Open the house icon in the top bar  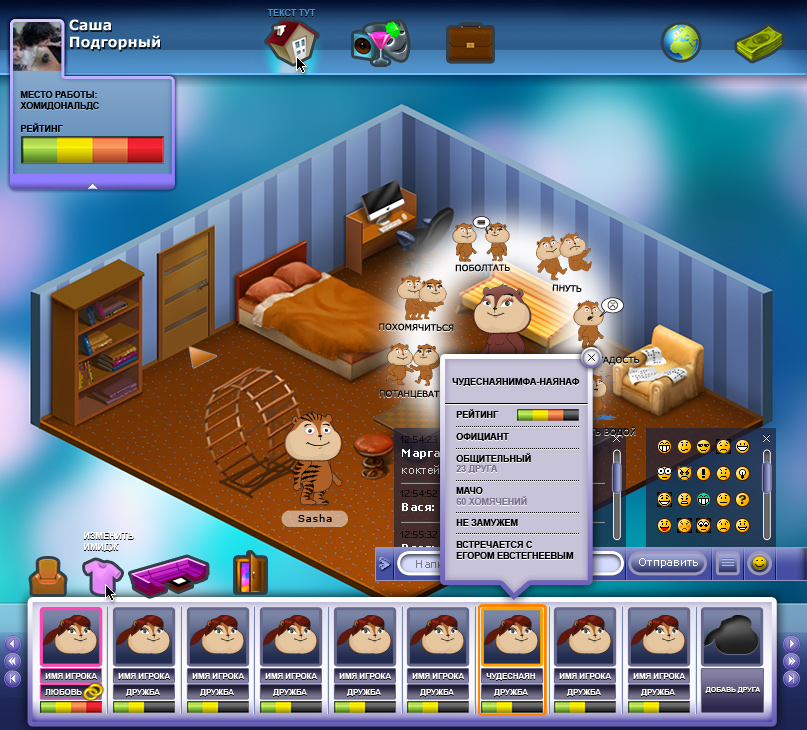[x=290, y=44]
